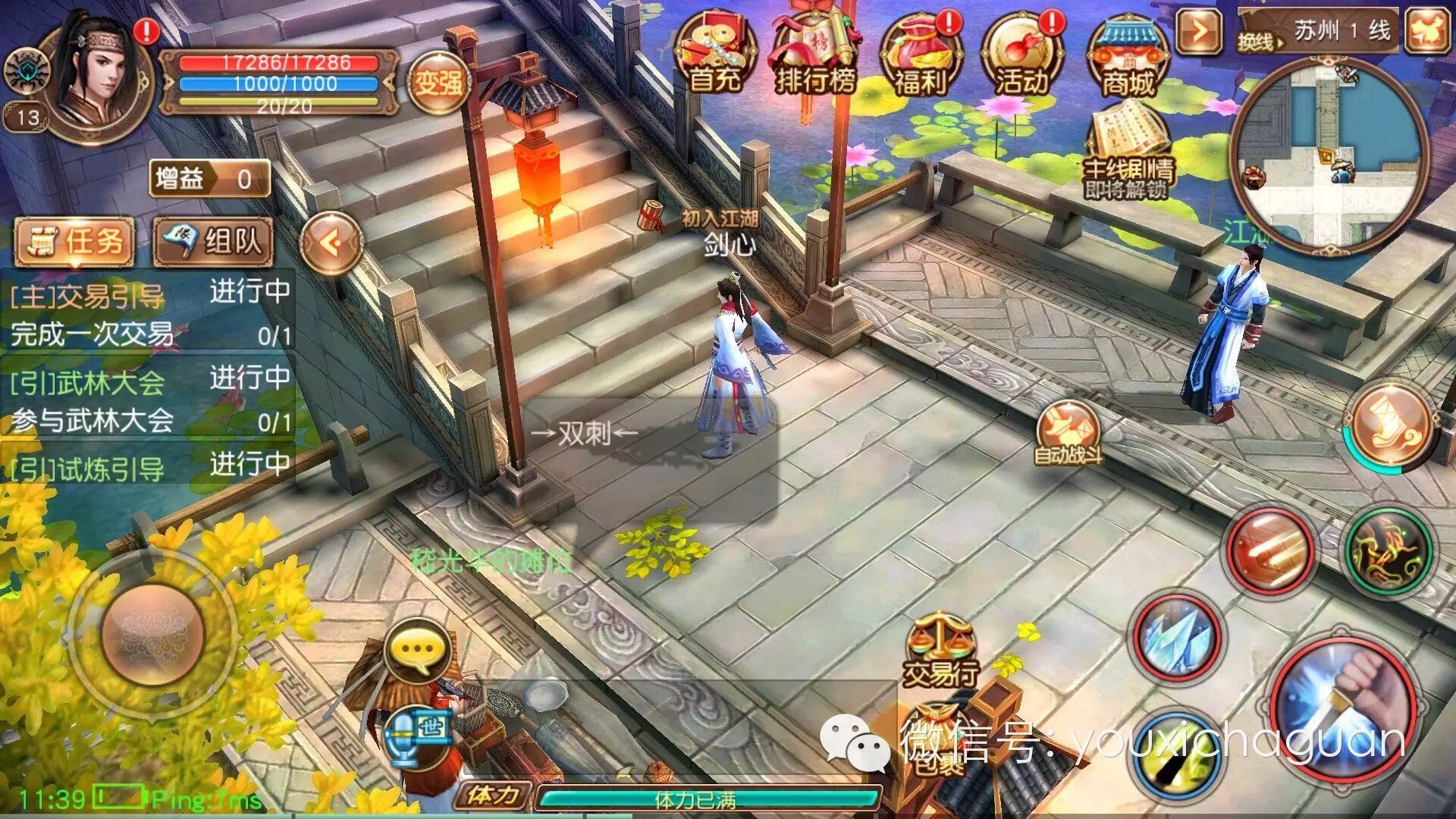Switch to the 组队 team tab
1456x819 pixels.
tap(216, 241)
